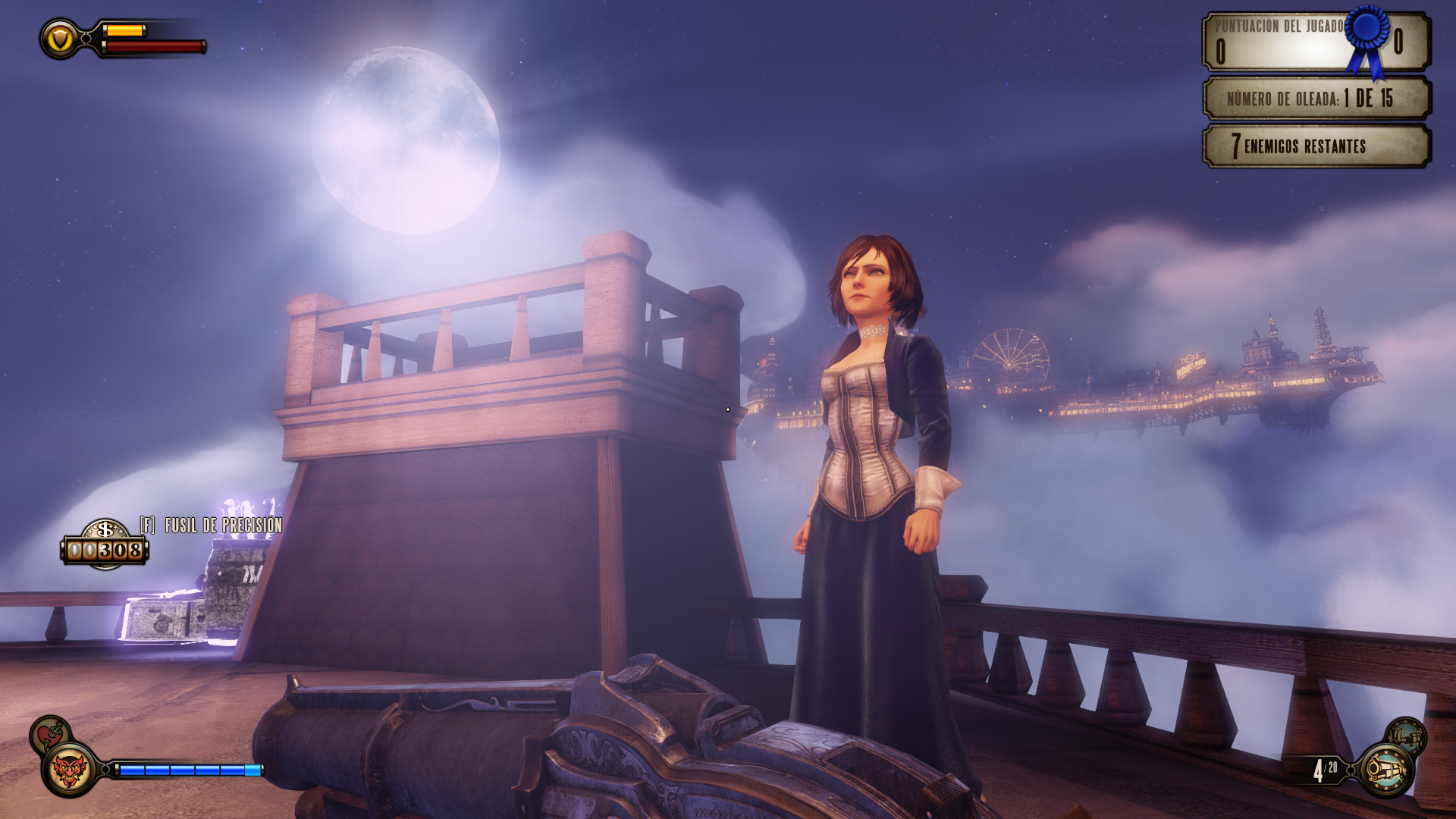1456x819 pixels.
Task: Click the equipped weapon barrel icon
Action: pos(1386,771)
